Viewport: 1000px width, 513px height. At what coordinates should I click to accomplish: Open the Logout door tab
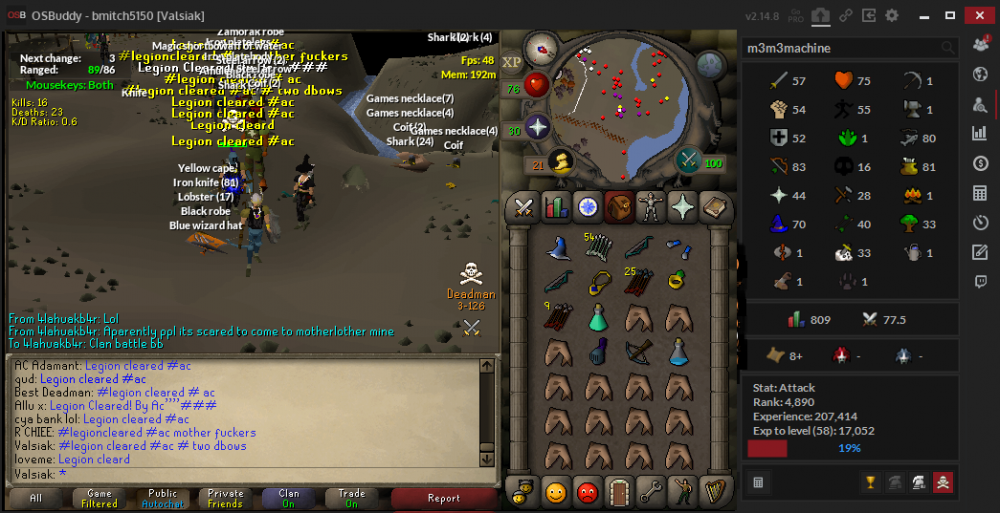point(619,491)
